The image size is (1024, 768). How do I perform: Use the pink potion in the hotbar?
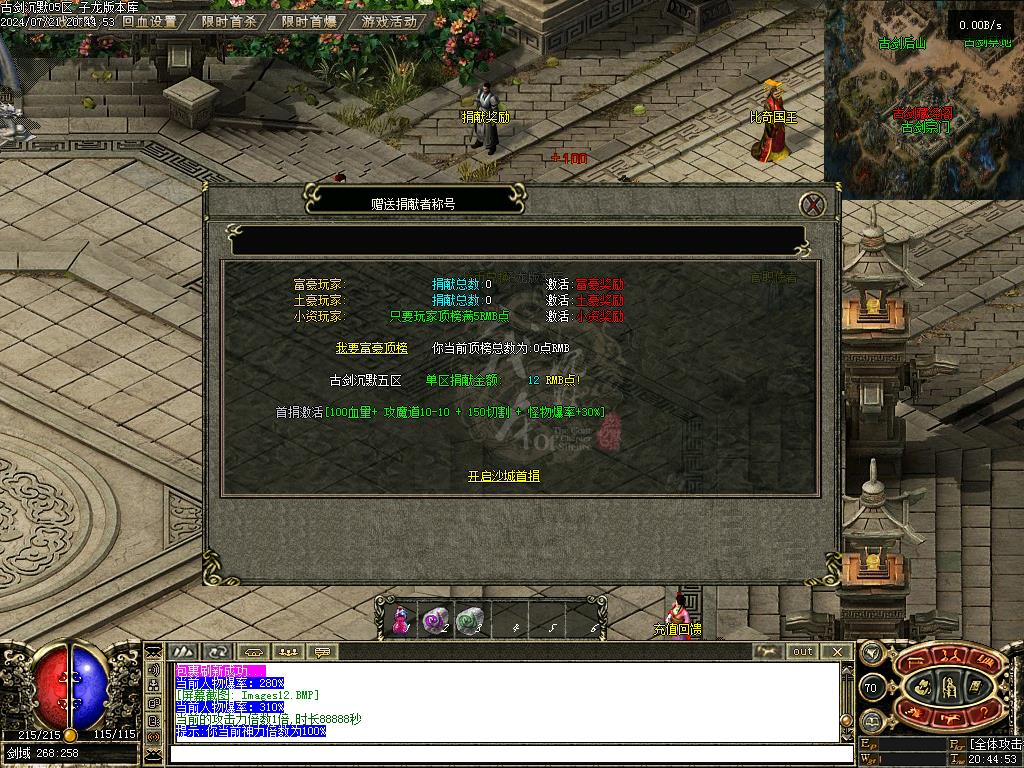(x=402, y=621)
